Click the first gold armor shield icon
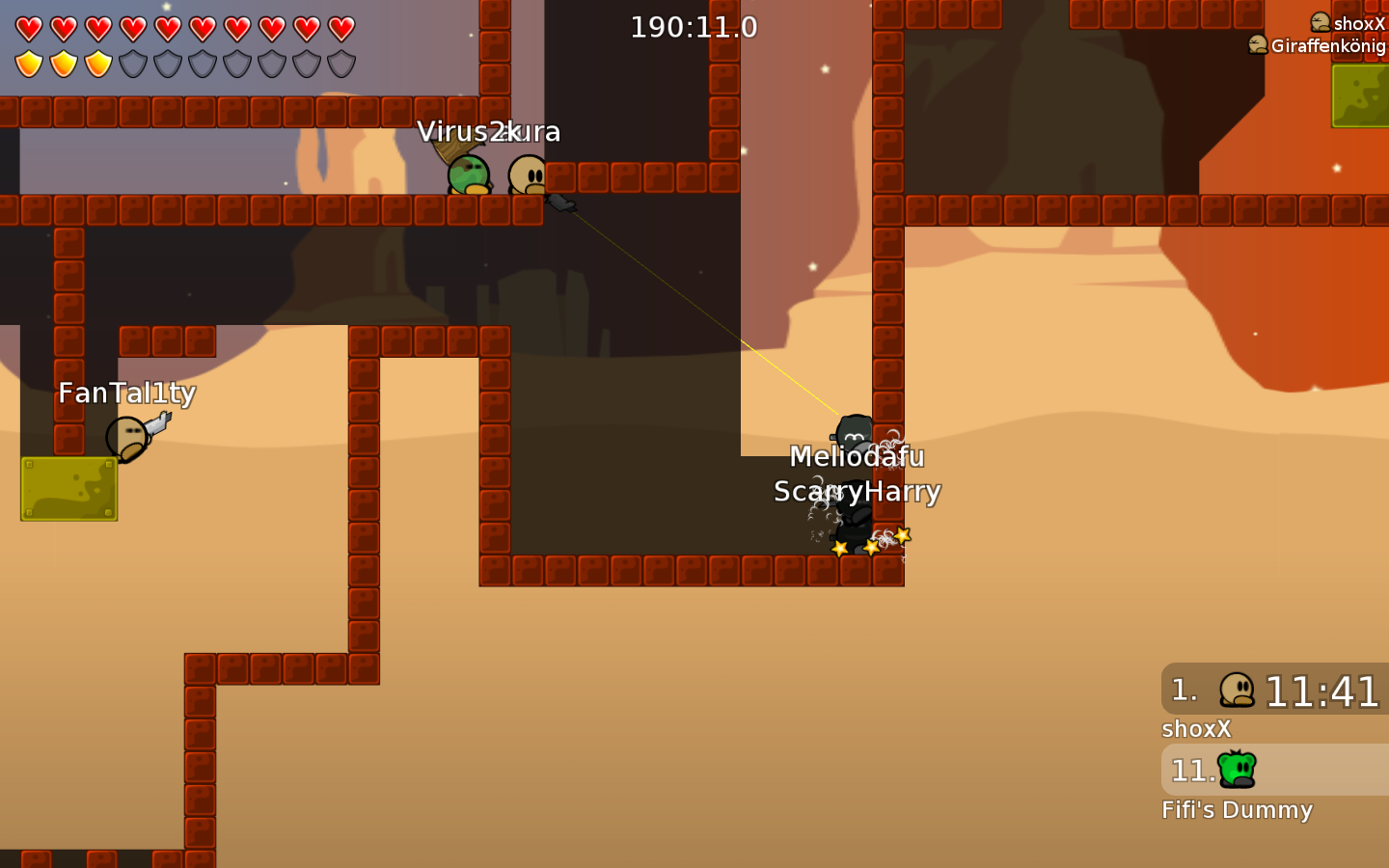 coord(30,66)
